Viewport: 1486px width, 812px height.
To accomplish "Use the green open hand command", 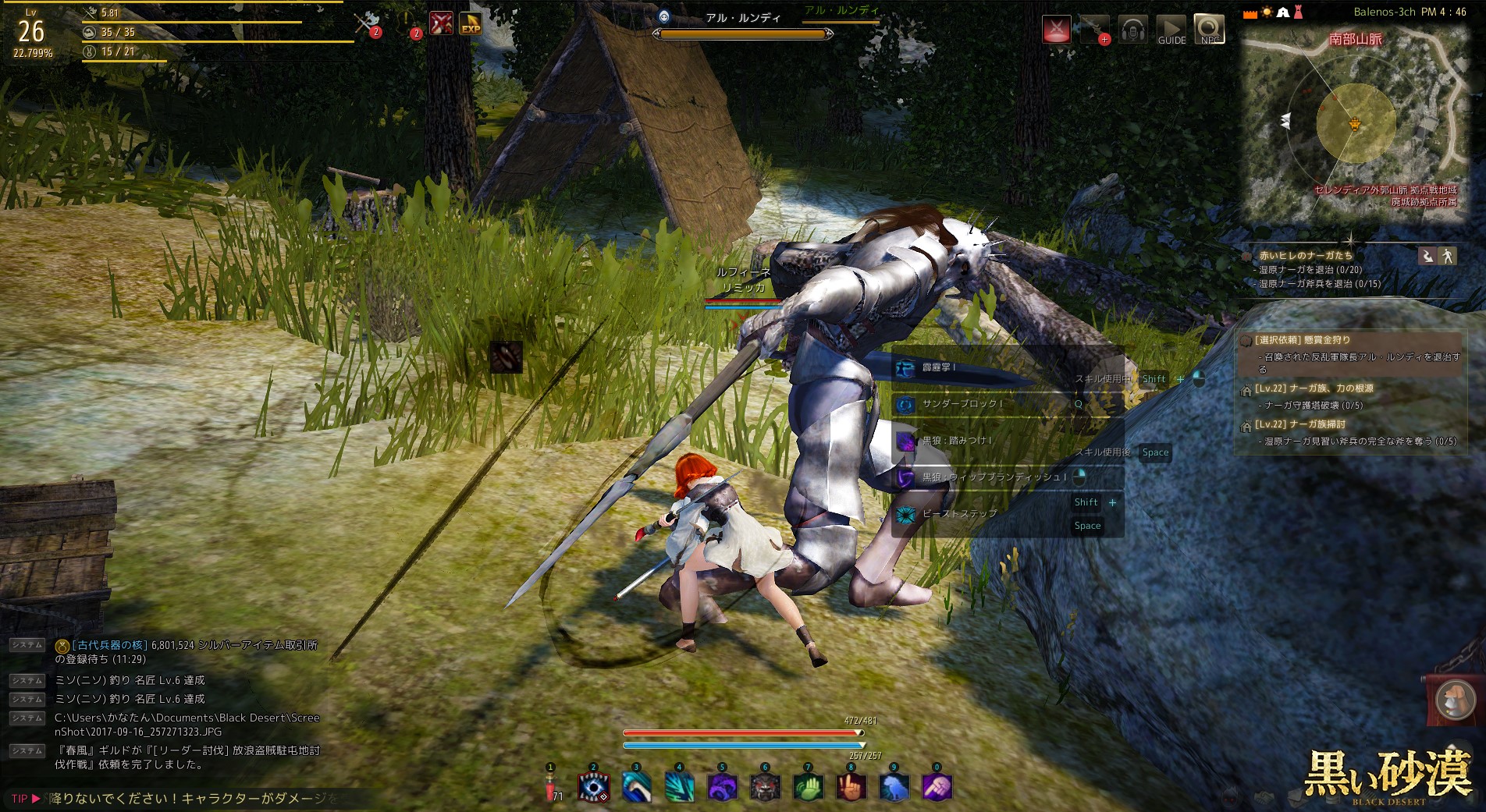I will [808, 788].
